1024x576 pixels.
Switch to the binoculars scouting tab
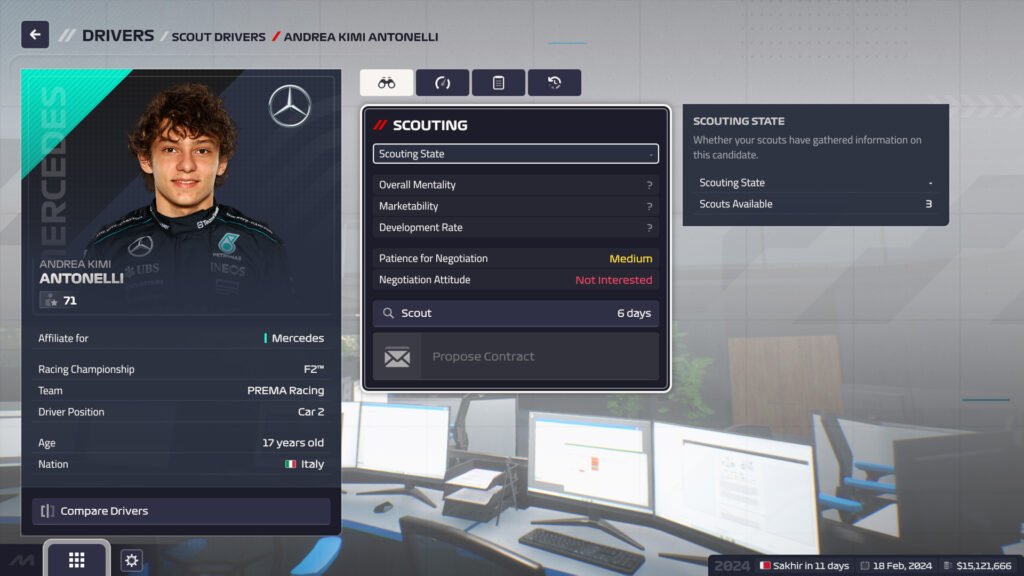386,83
